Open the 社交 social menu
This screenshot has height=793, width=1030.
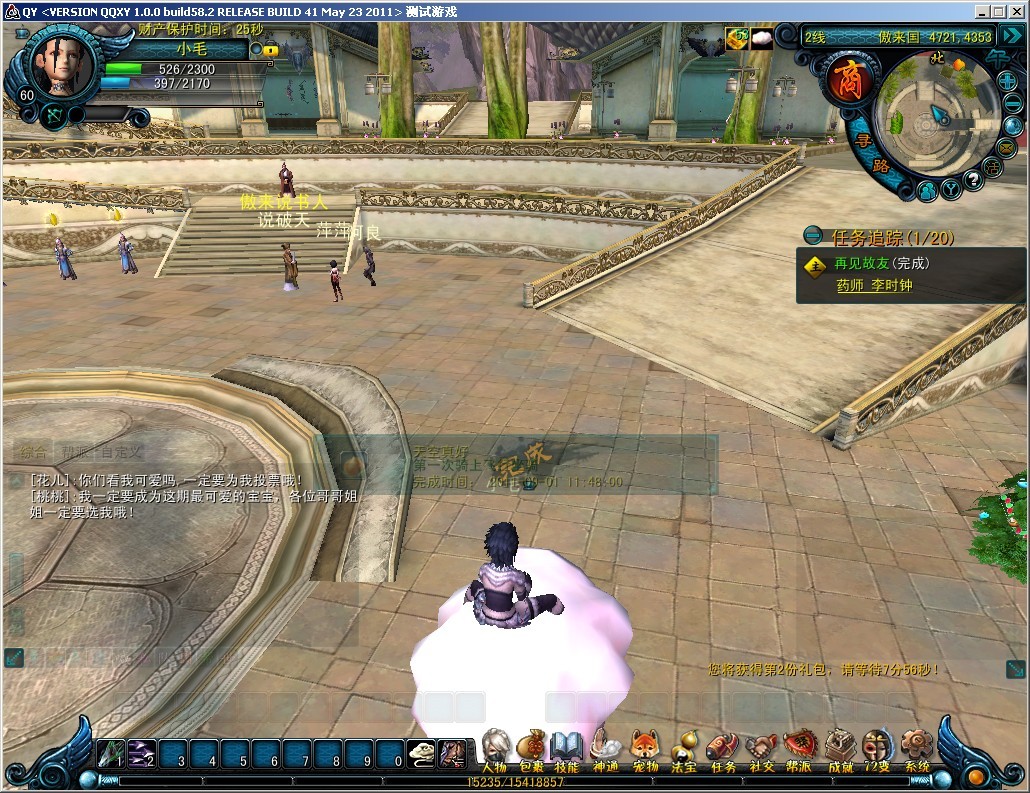(761, 749)
